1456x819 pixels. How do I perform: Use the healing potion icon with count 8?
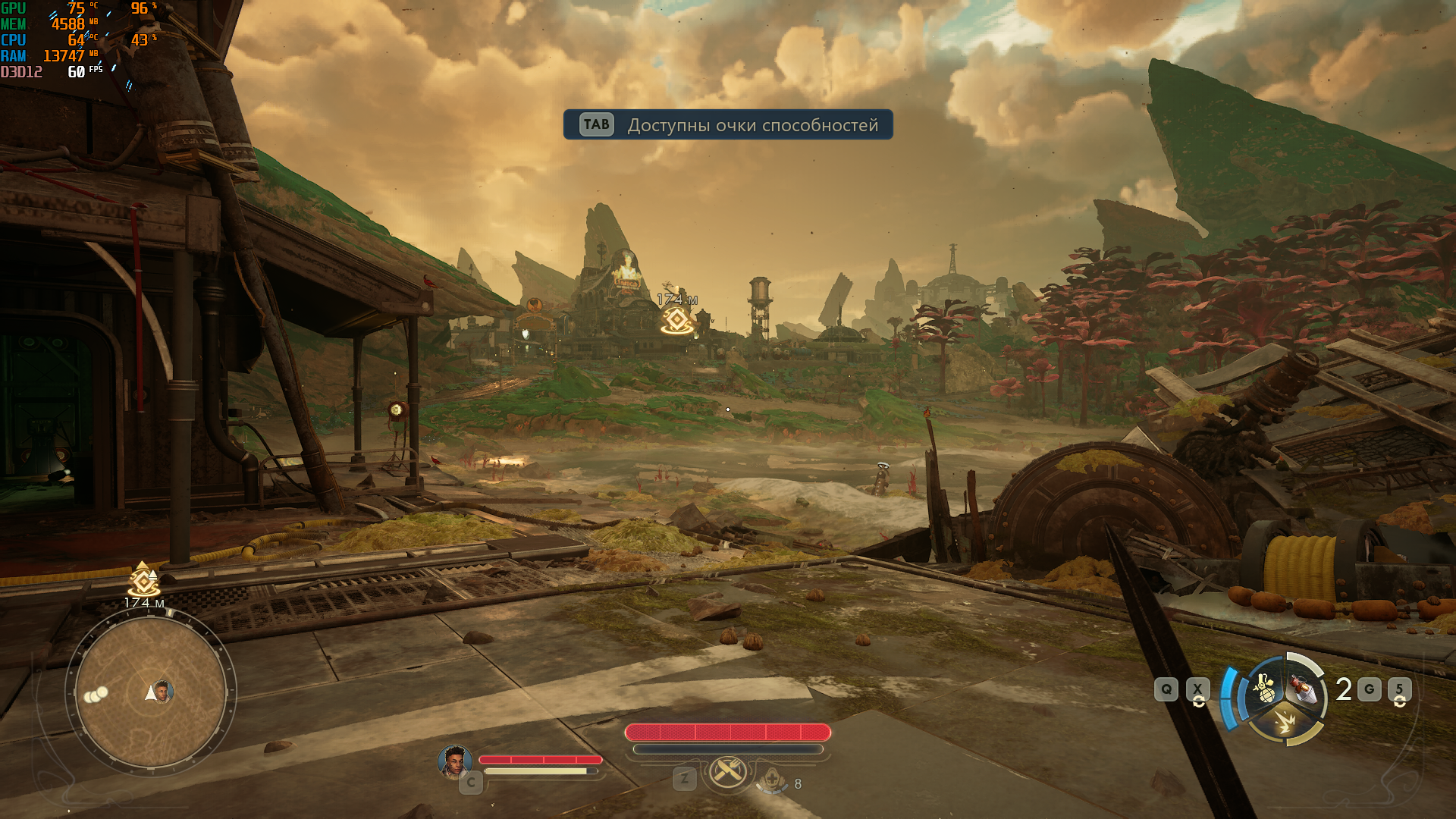[773, 780]
